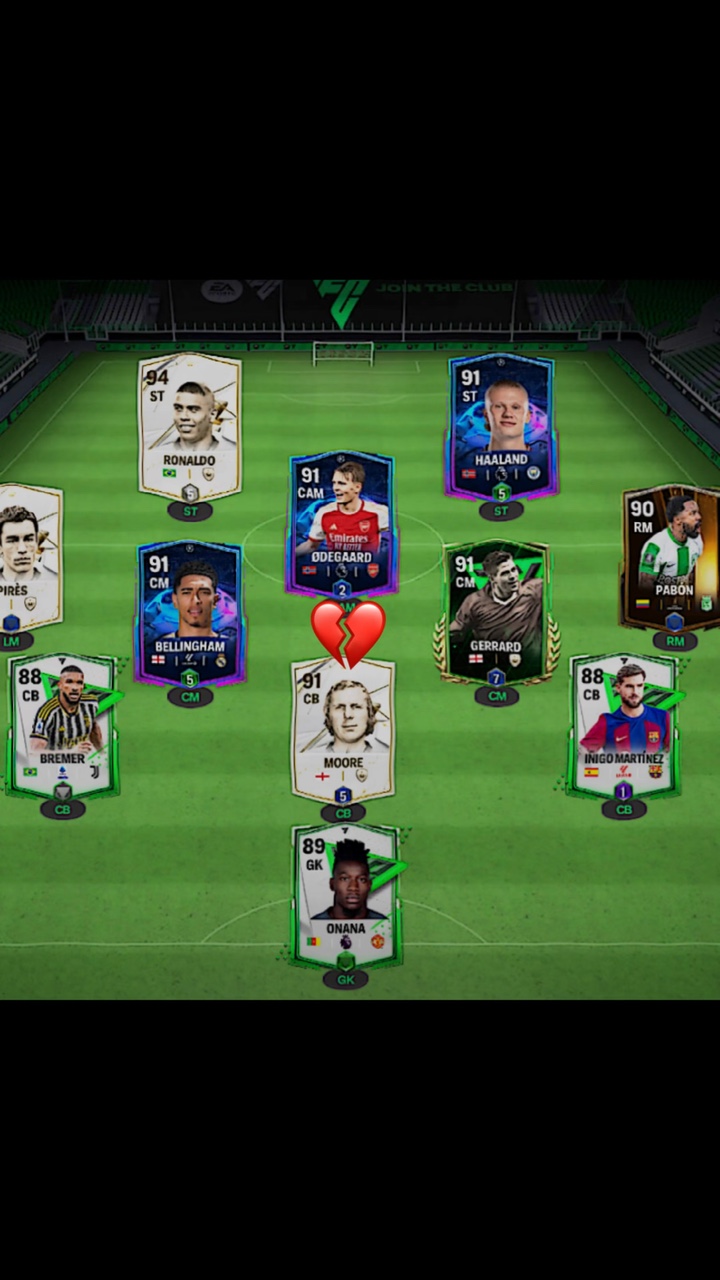Open the Gerrard CM card
720x1280 pixels.
496,612
